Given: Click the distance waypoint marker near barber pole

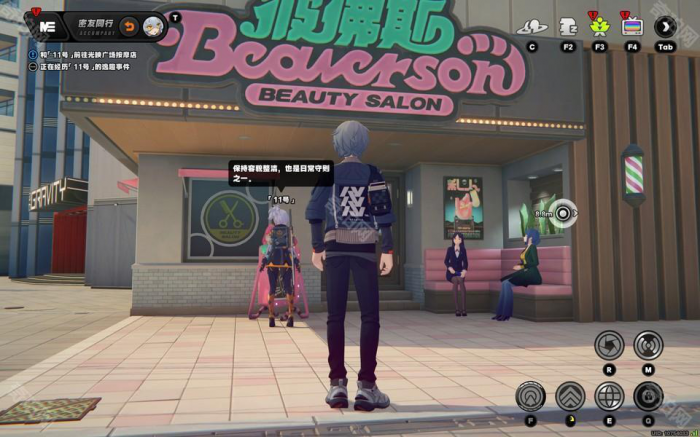Looking at the screenshot, I should point(564,212).
